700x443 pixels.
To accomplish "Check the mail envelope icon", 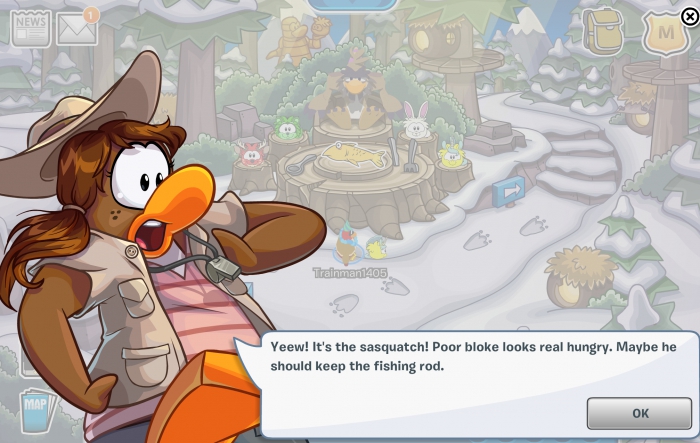I will point(77,30).
